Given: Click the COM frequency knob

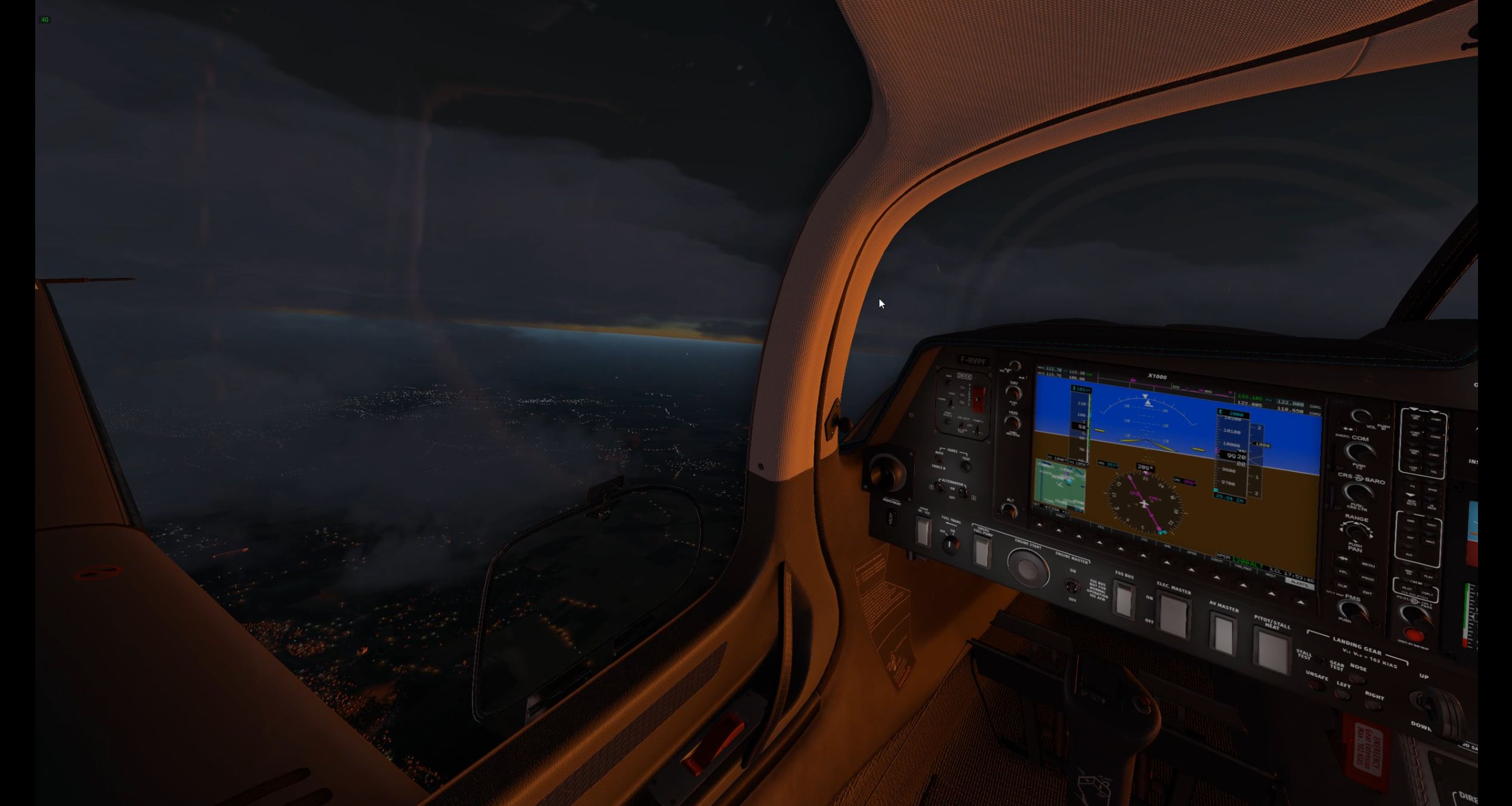Looking at the screenshot, I should point(1358,452).
